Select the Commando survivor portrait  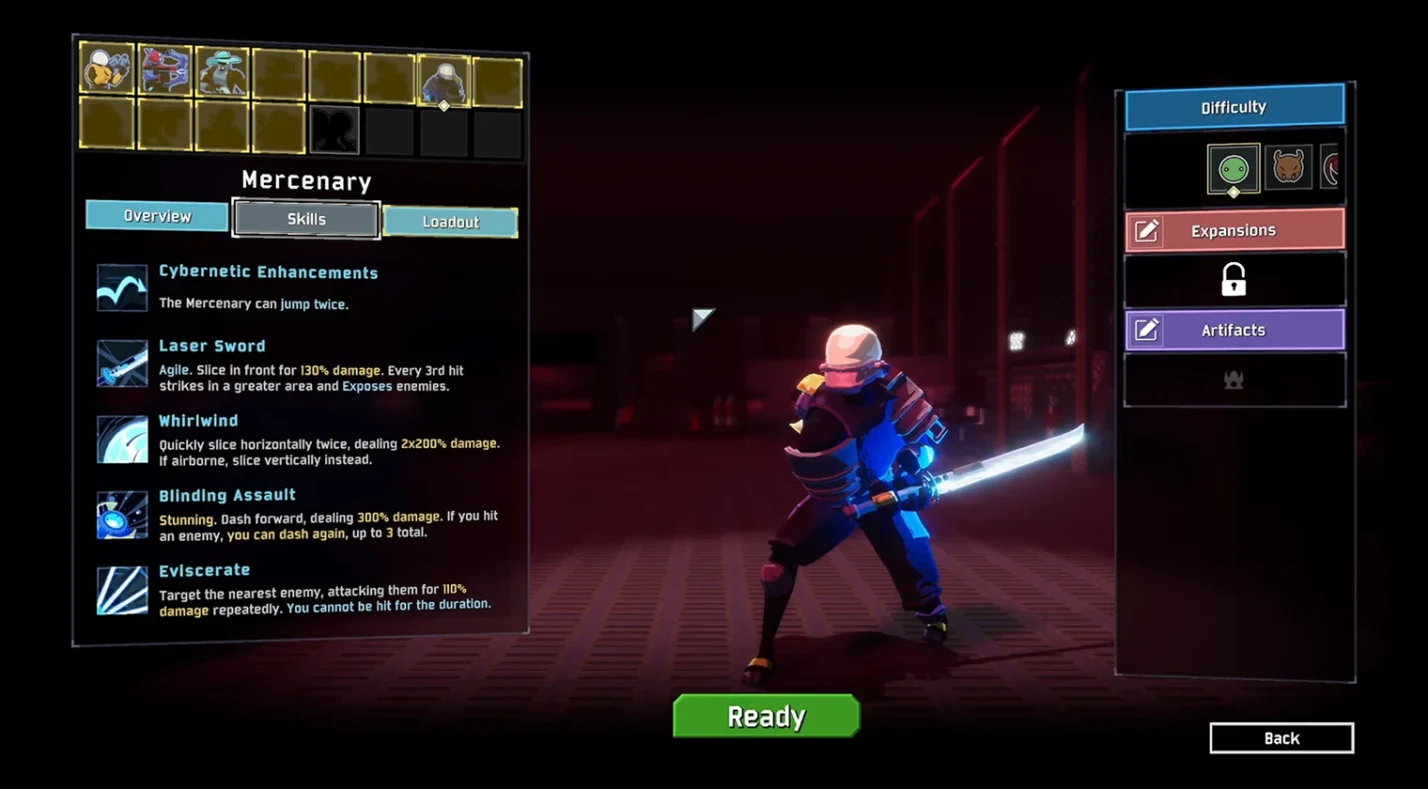pyautogui.click(x=107, y=69)
